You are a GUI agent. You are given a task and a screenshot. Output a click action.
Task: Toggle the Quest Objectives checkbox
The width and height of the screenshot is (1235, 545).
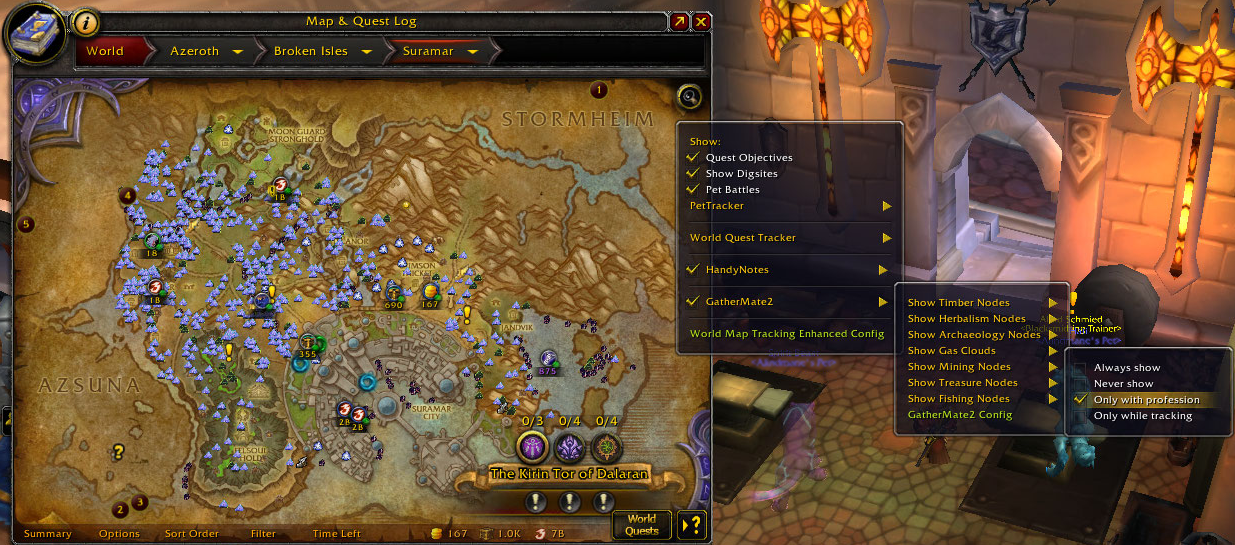pos(692,158)
